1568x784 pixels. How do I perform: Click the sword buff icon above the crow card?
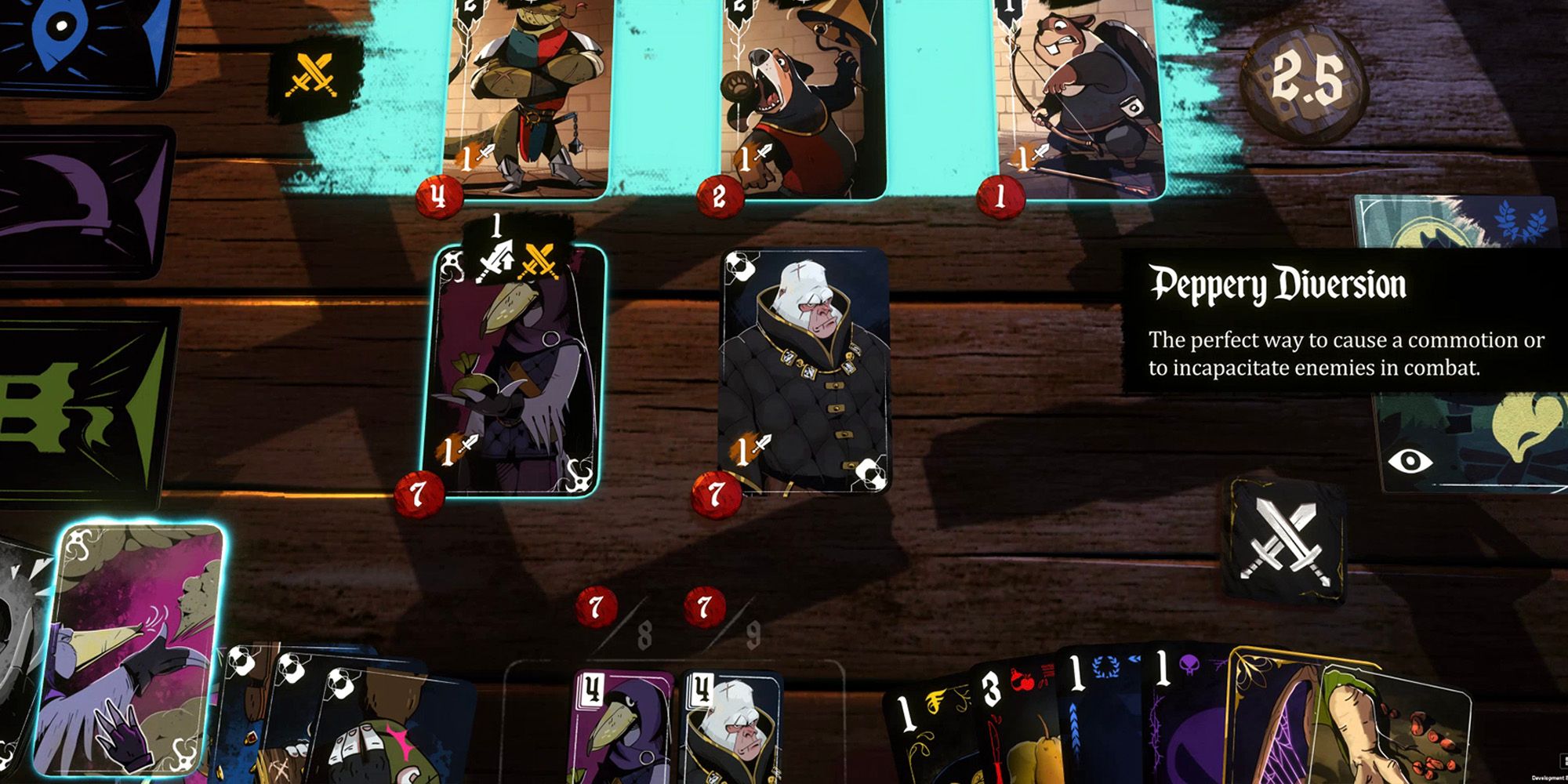pos(496,259)
